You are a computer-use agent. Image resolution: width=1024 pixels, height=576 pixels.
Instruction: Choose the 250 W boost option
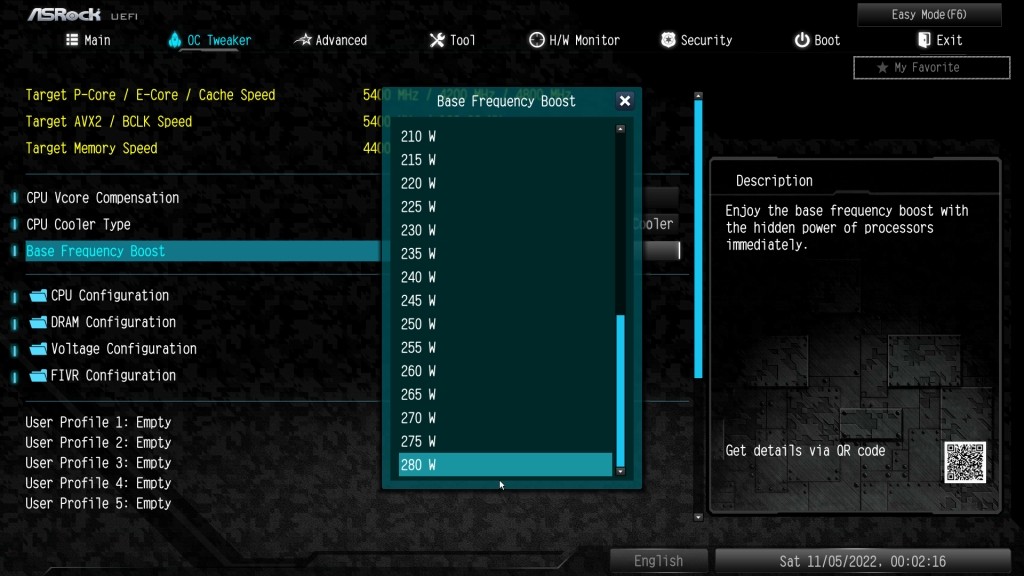pos(505,324)
